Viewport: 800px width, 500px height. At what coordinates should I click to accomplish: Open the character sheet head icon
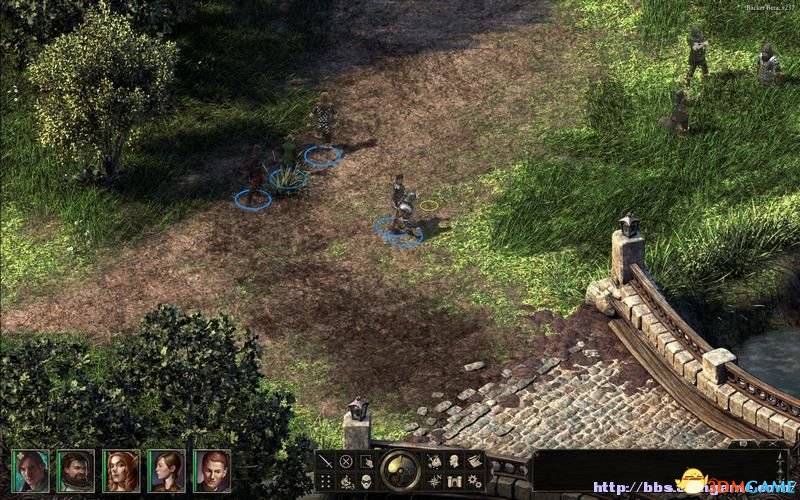453,461
